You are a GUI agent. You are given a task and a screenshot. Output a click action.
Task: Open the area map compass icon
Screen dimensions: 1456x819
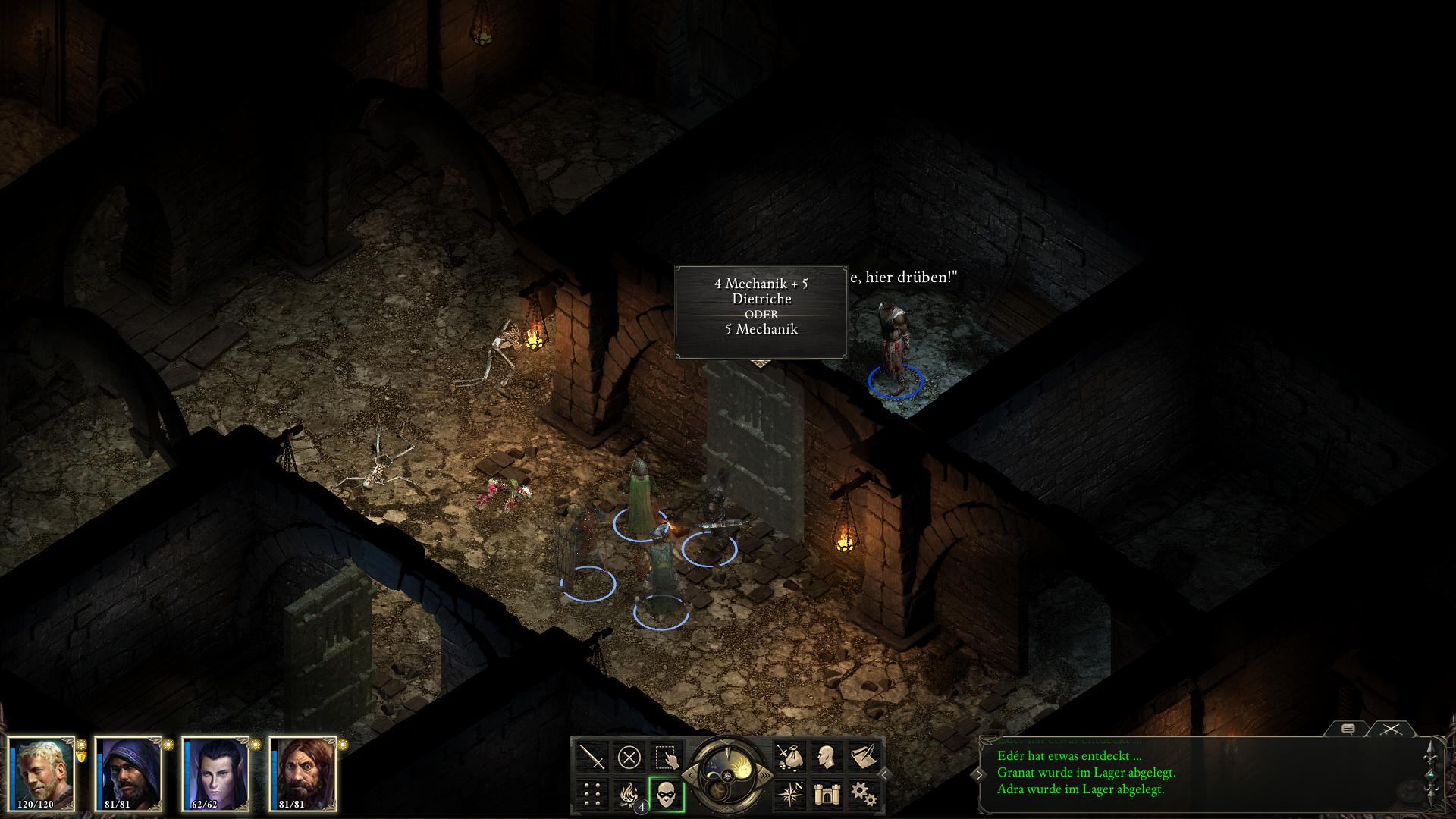point(789,794)
